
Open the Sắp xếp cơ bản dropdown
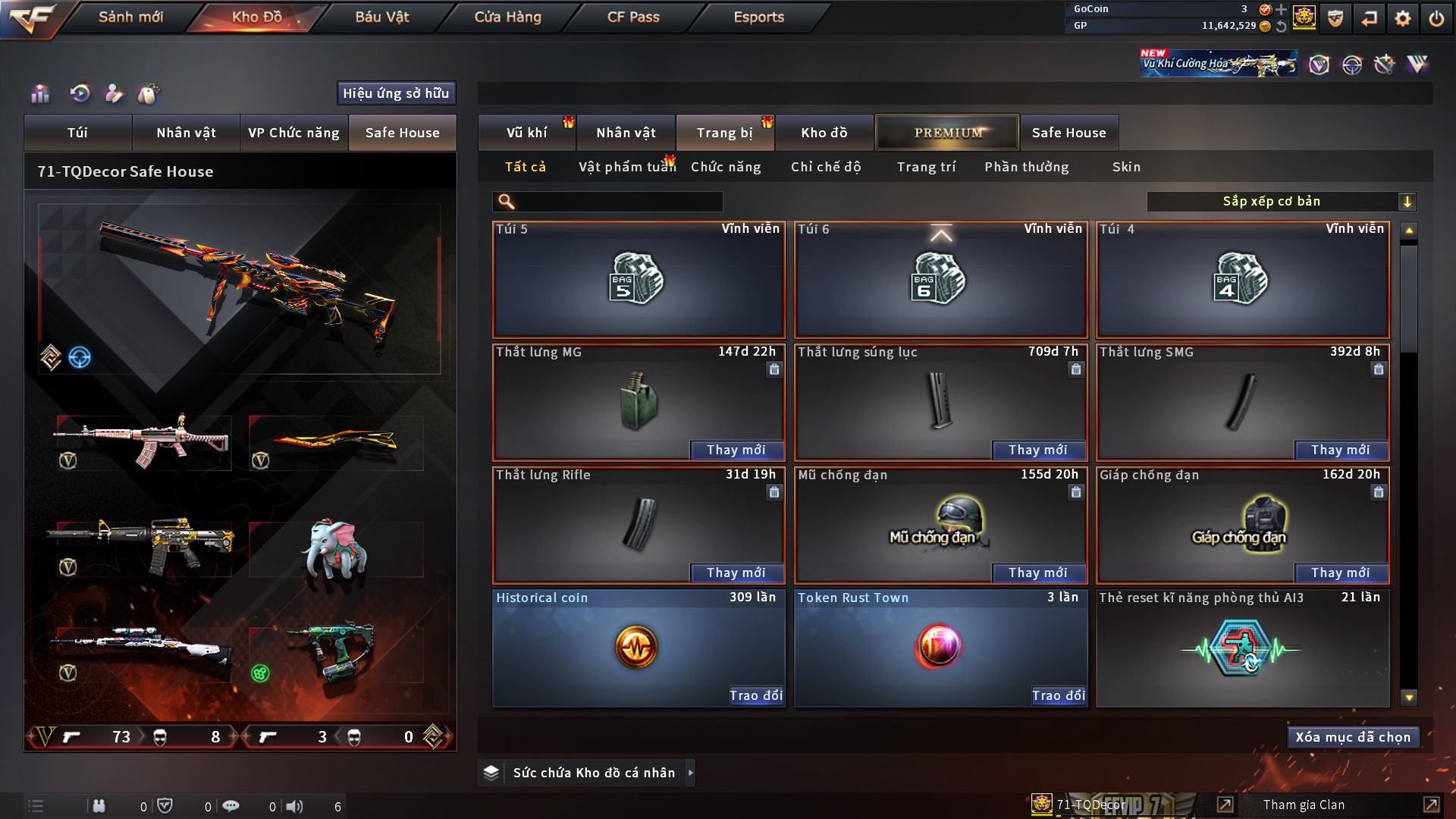coord(1281,202)
